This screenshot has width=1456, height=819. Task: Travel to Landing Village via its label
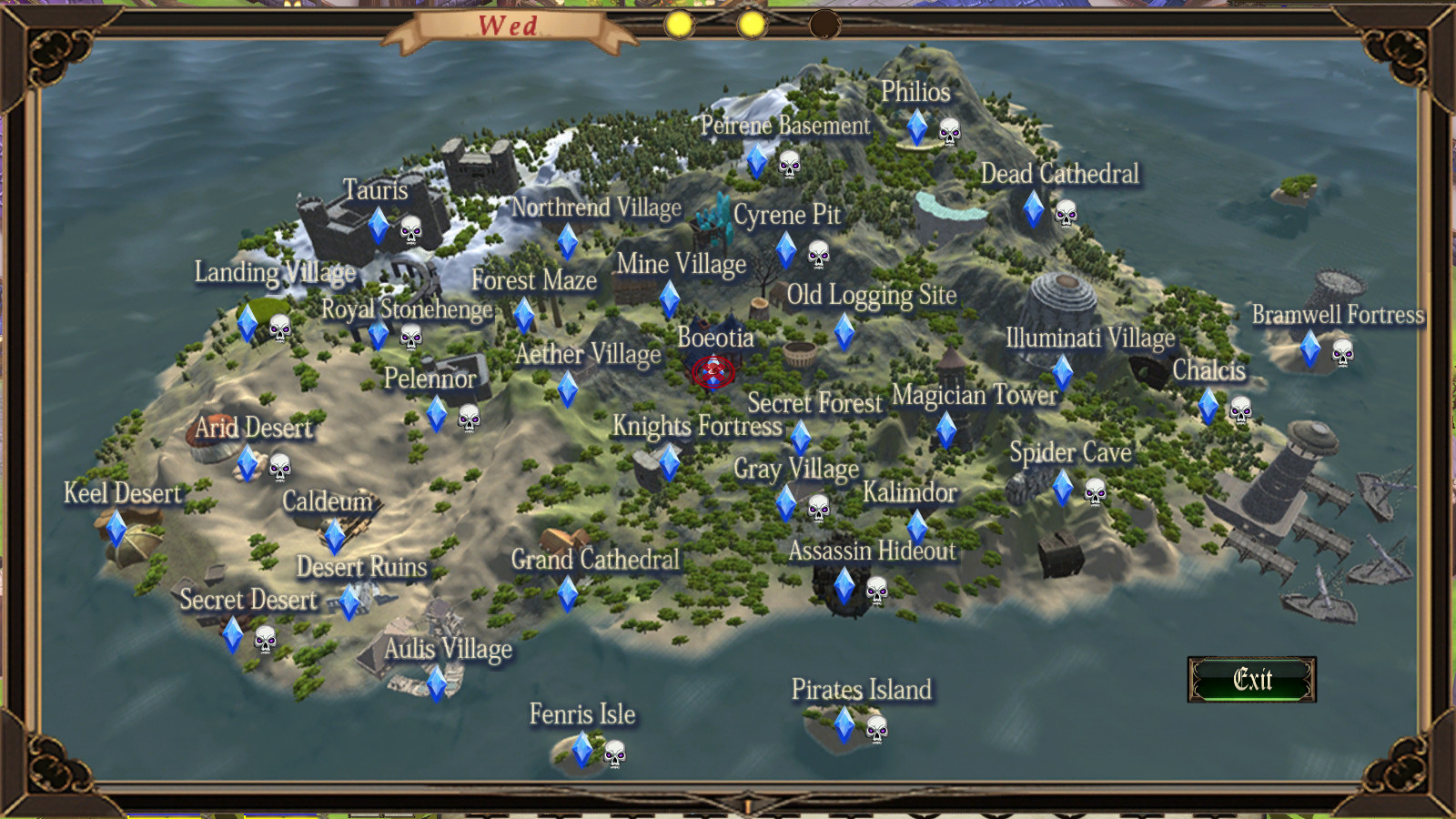tap(275, 271)
